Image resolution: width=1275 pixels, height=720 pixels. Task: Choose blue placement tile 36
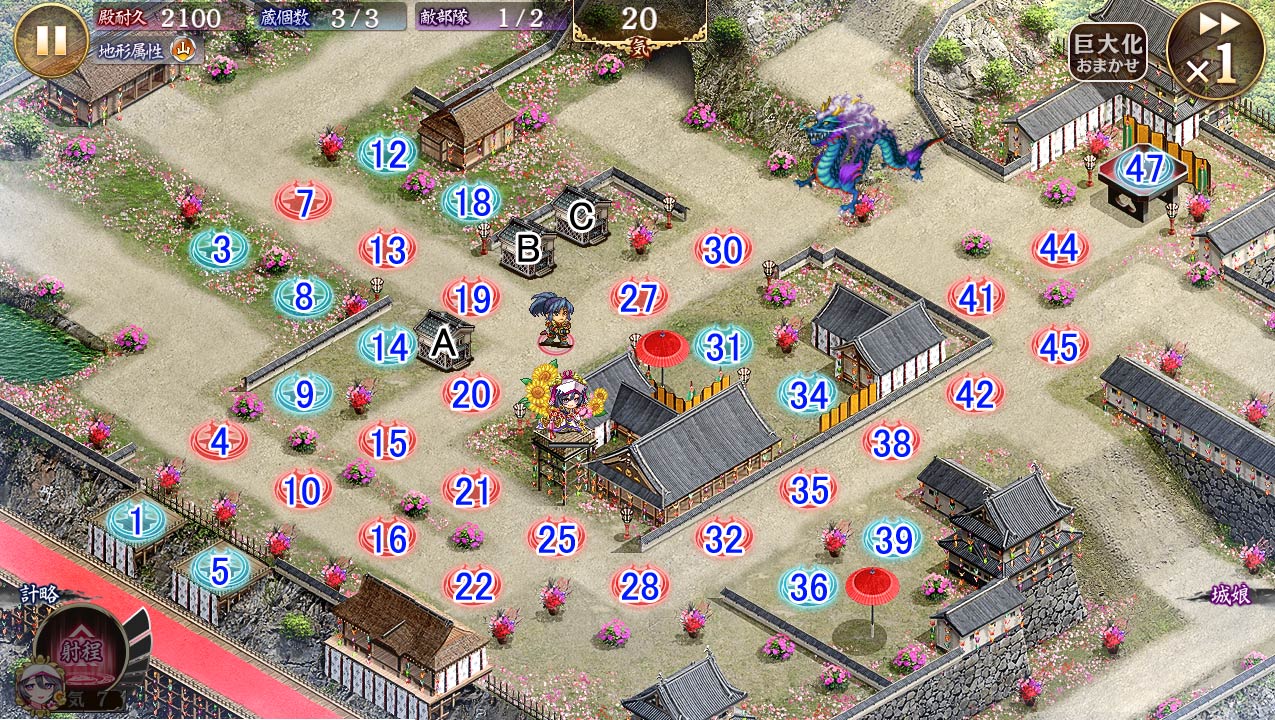point(808,586)
